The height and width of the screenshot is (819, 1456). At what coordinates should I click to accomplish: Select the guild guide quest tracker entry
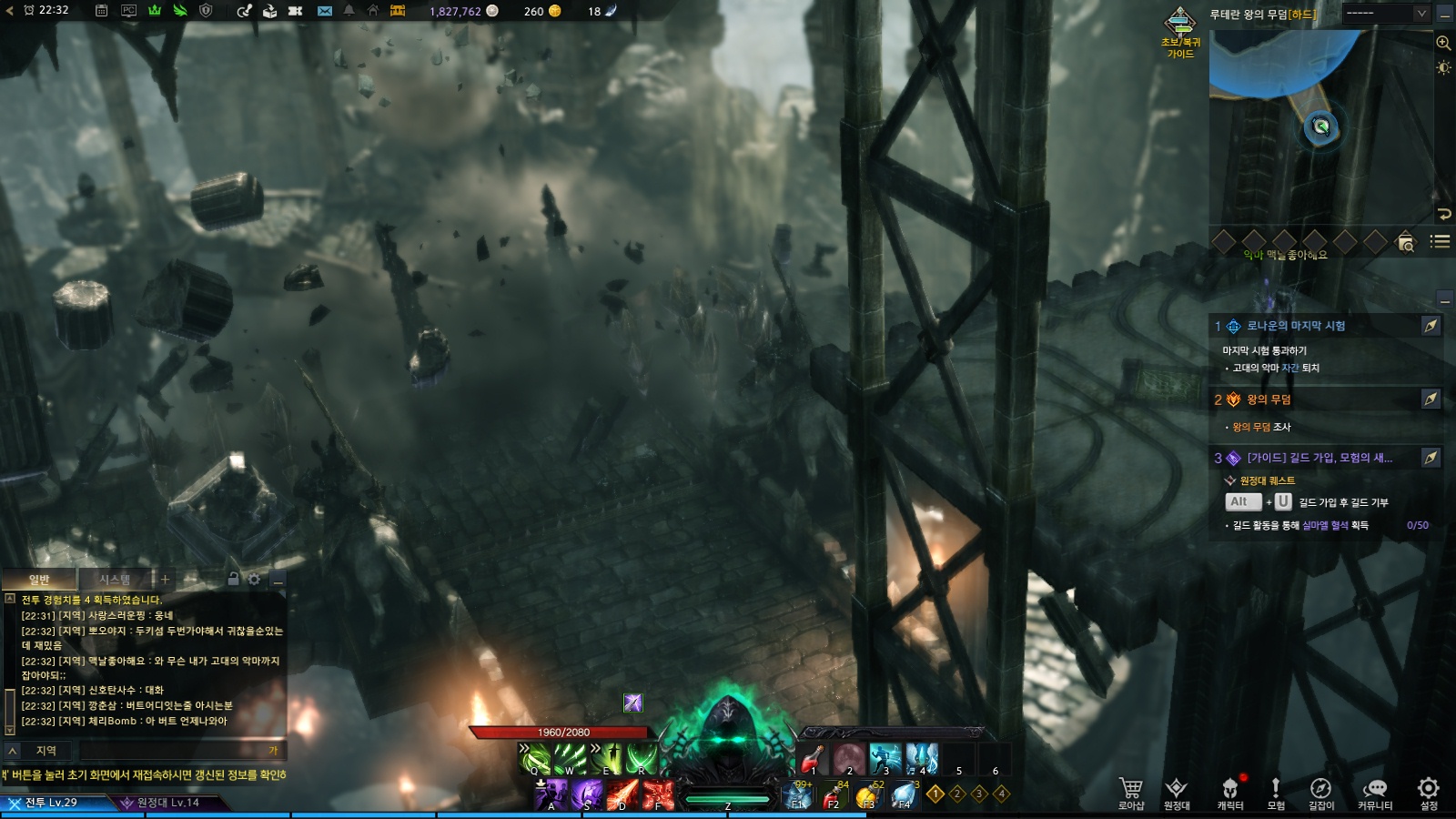[1319, 458]
